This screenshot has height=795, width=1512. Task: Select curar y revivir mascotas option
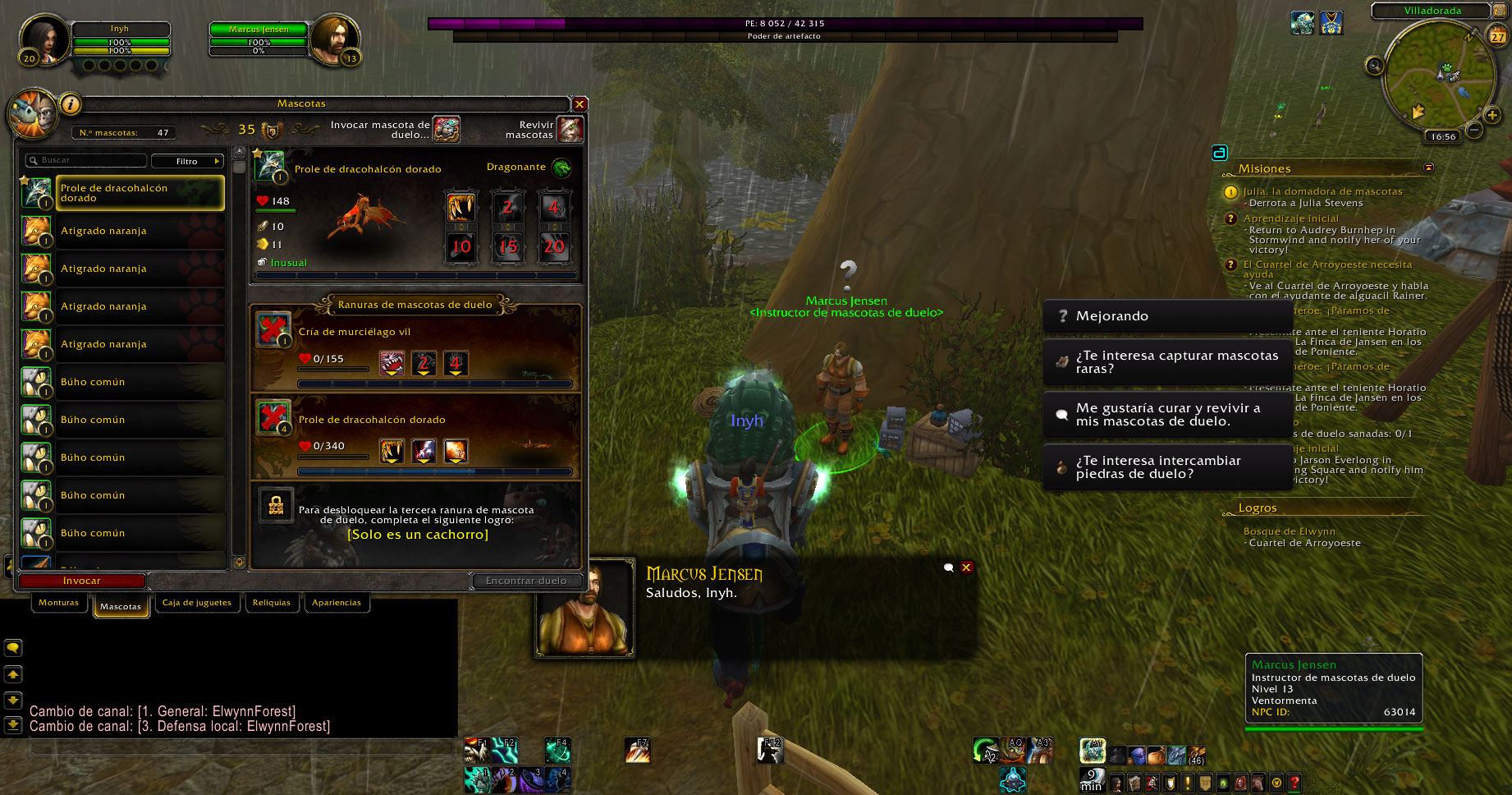1166,415
